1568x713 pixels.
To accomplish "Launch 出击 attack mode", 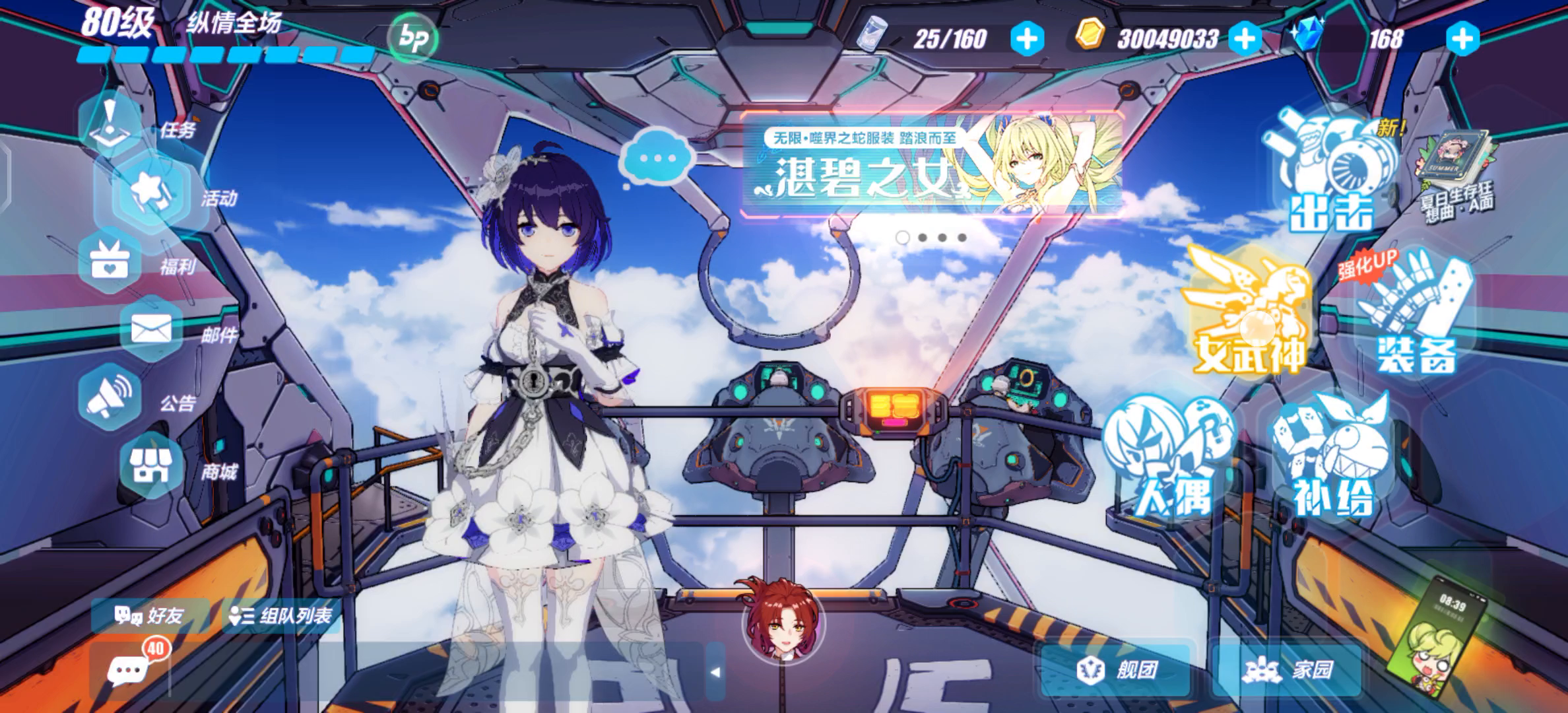I will point(1330,173).
